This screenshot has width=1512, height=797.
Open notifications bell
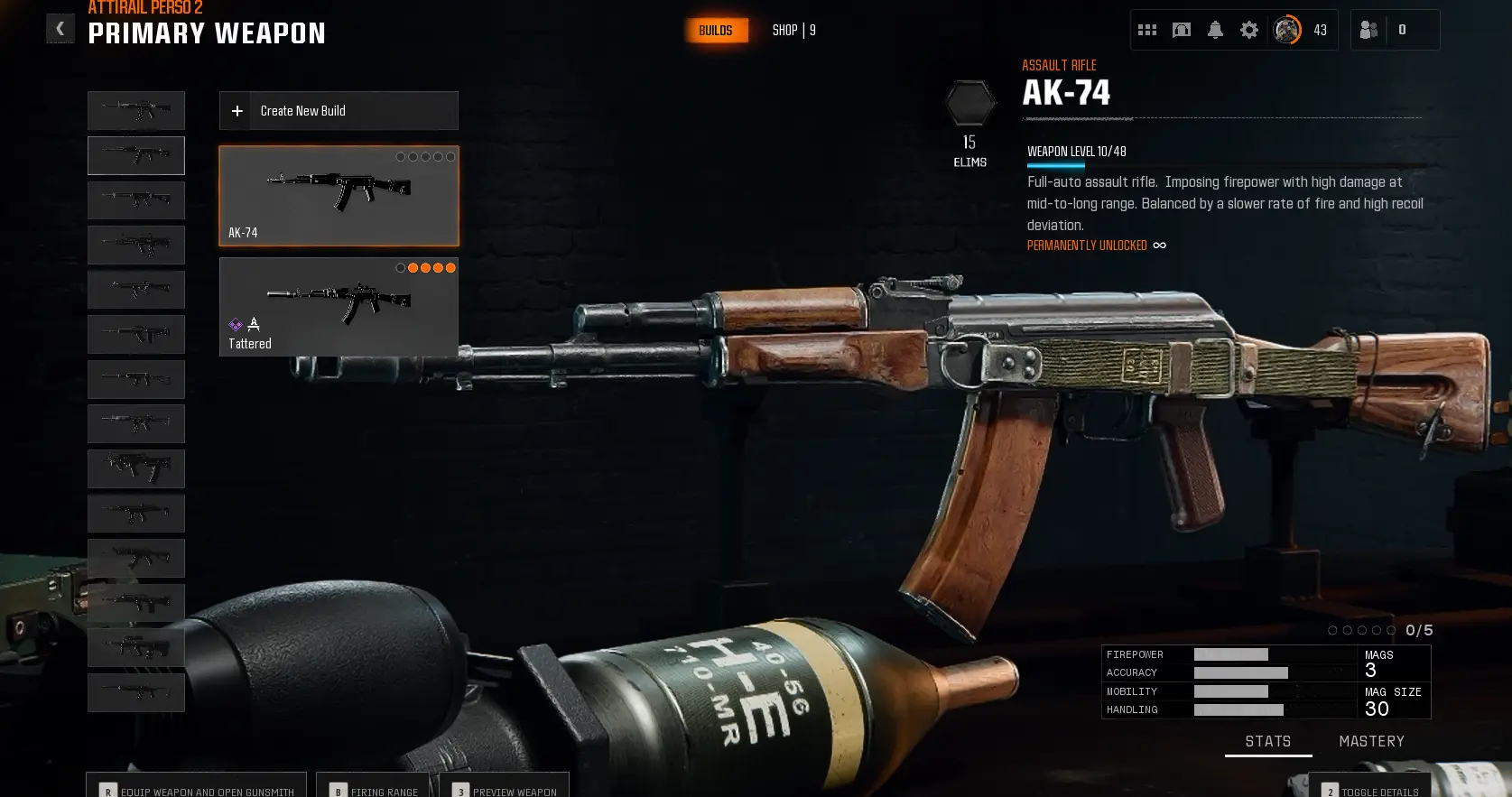1215,30
